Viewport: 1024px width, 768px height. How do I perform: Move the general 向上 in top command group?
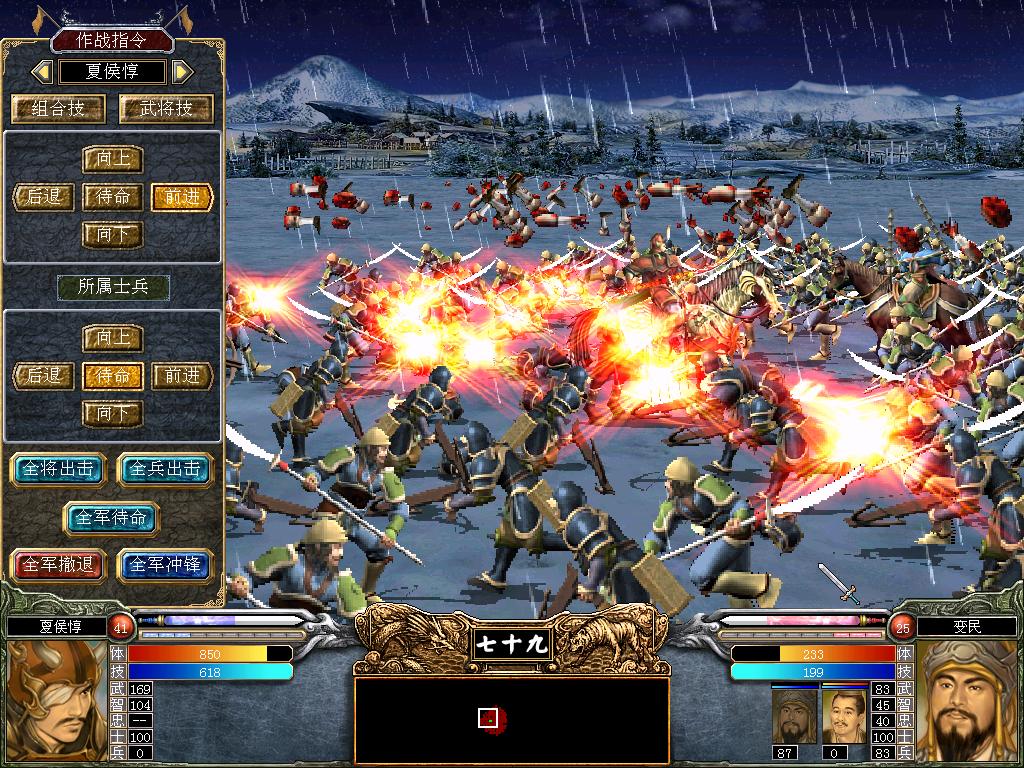coord(112,159)
